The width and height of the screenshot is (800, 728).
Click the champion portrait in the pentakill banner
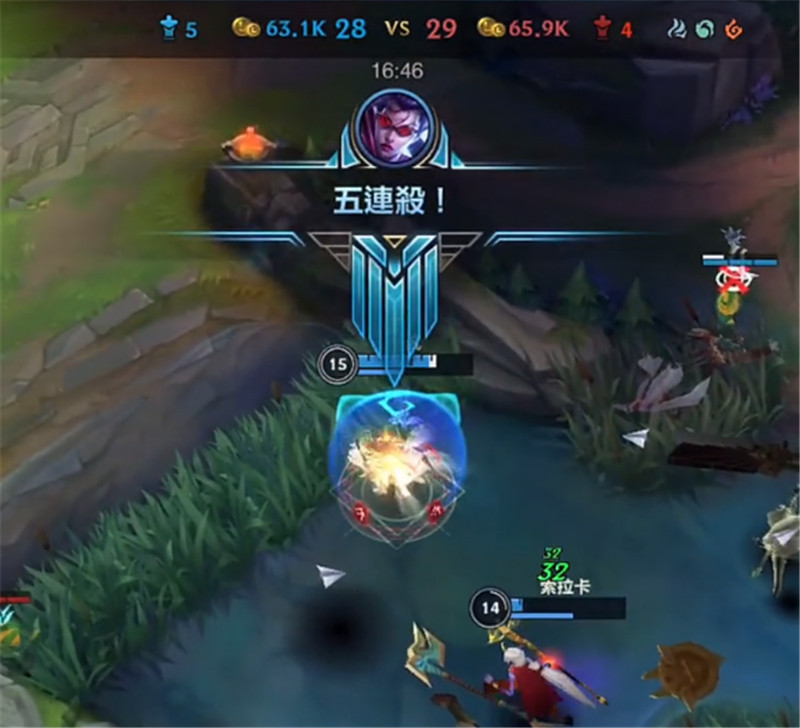(x=400, y=126)
